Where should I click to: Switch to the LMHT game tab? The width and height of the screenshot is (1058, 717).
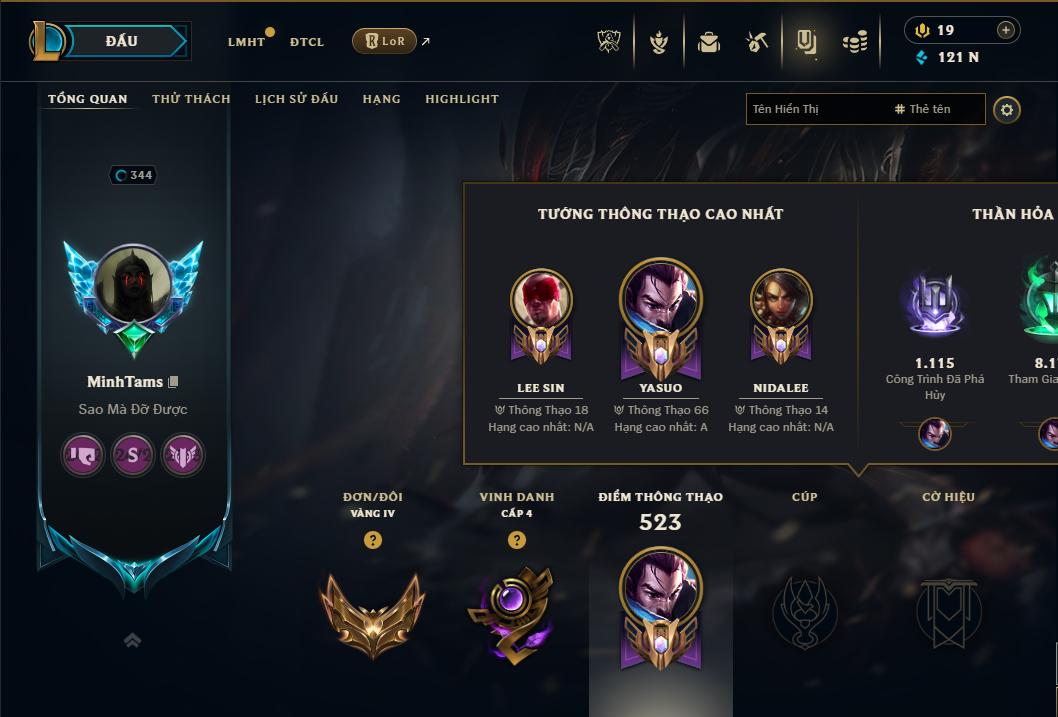tap(246, 42)
